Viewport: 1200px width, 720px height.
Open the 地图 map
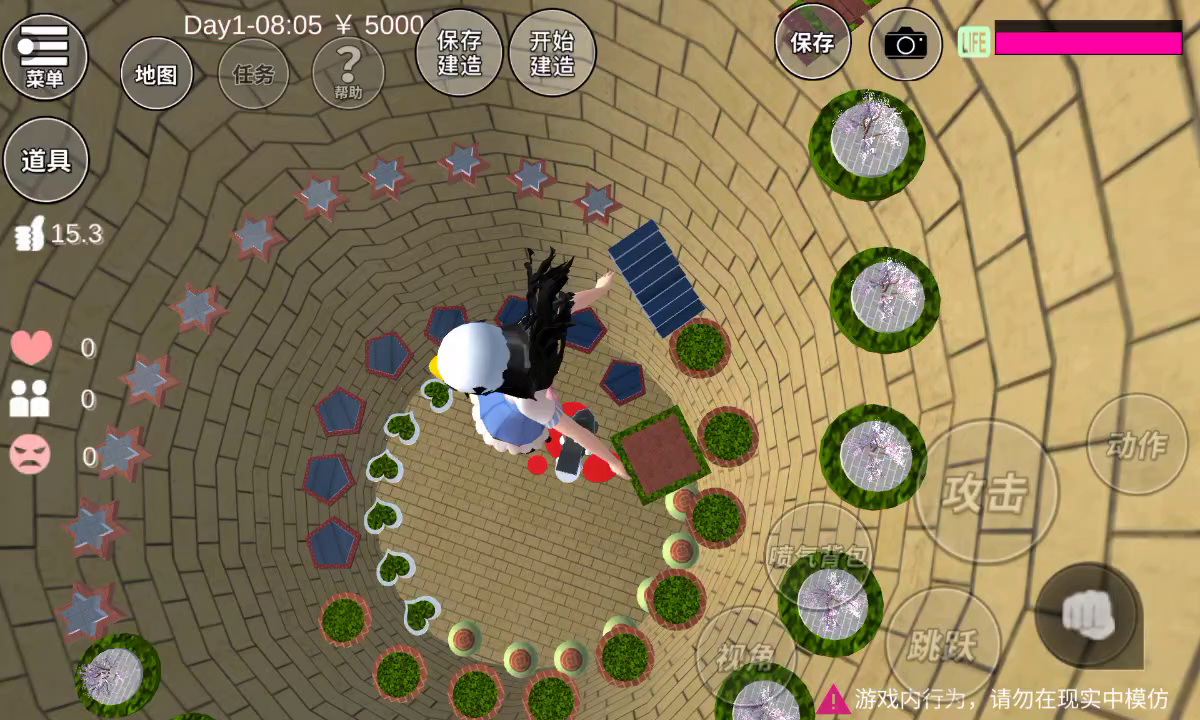[x=156, y=75]
